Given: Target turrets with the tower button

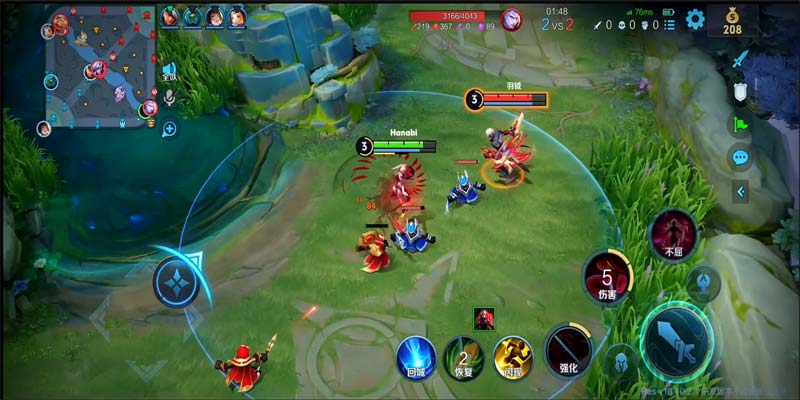Looking at the screenshot, I should [703, 283].
